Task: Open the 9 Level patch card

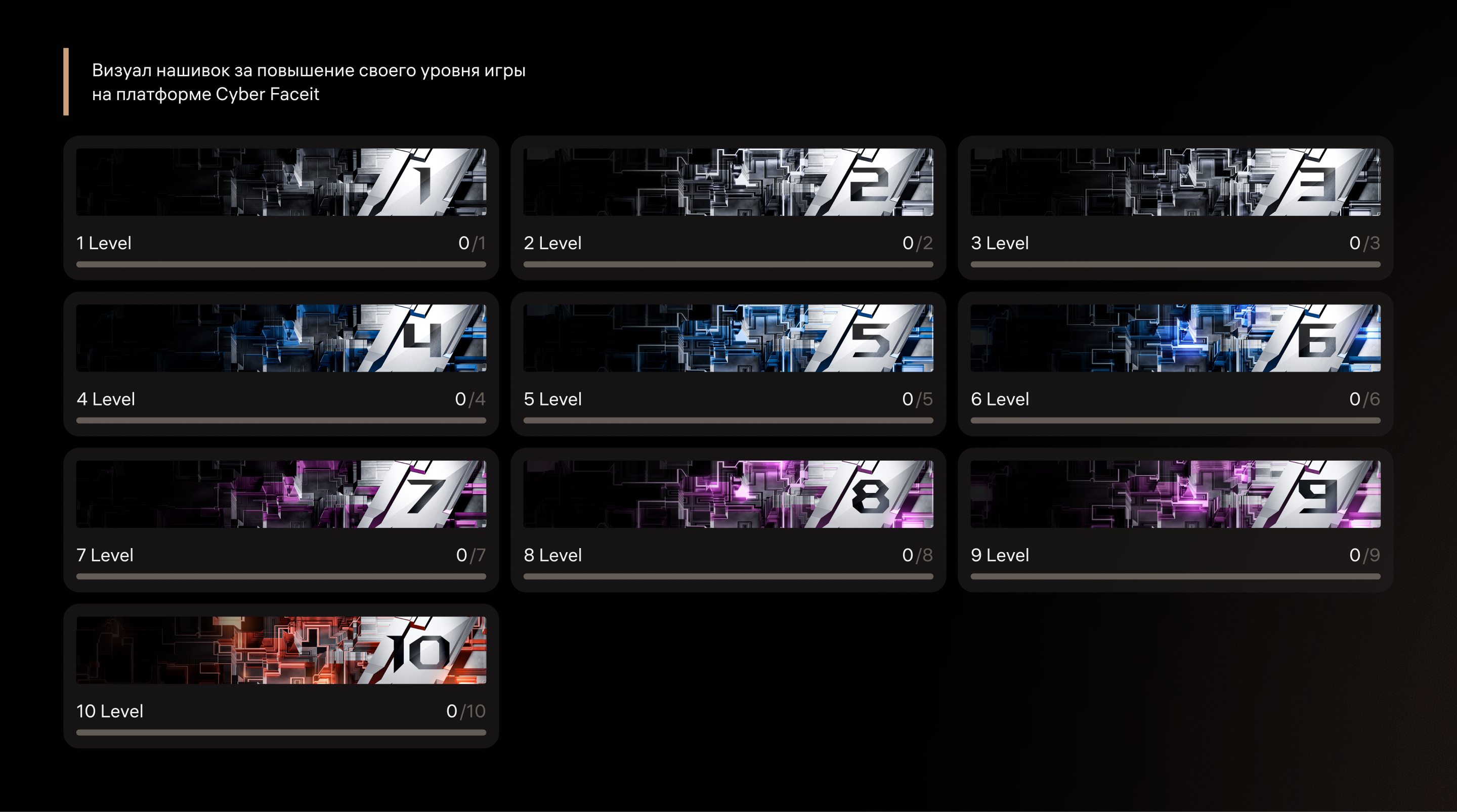Action: coord(1175,520)
